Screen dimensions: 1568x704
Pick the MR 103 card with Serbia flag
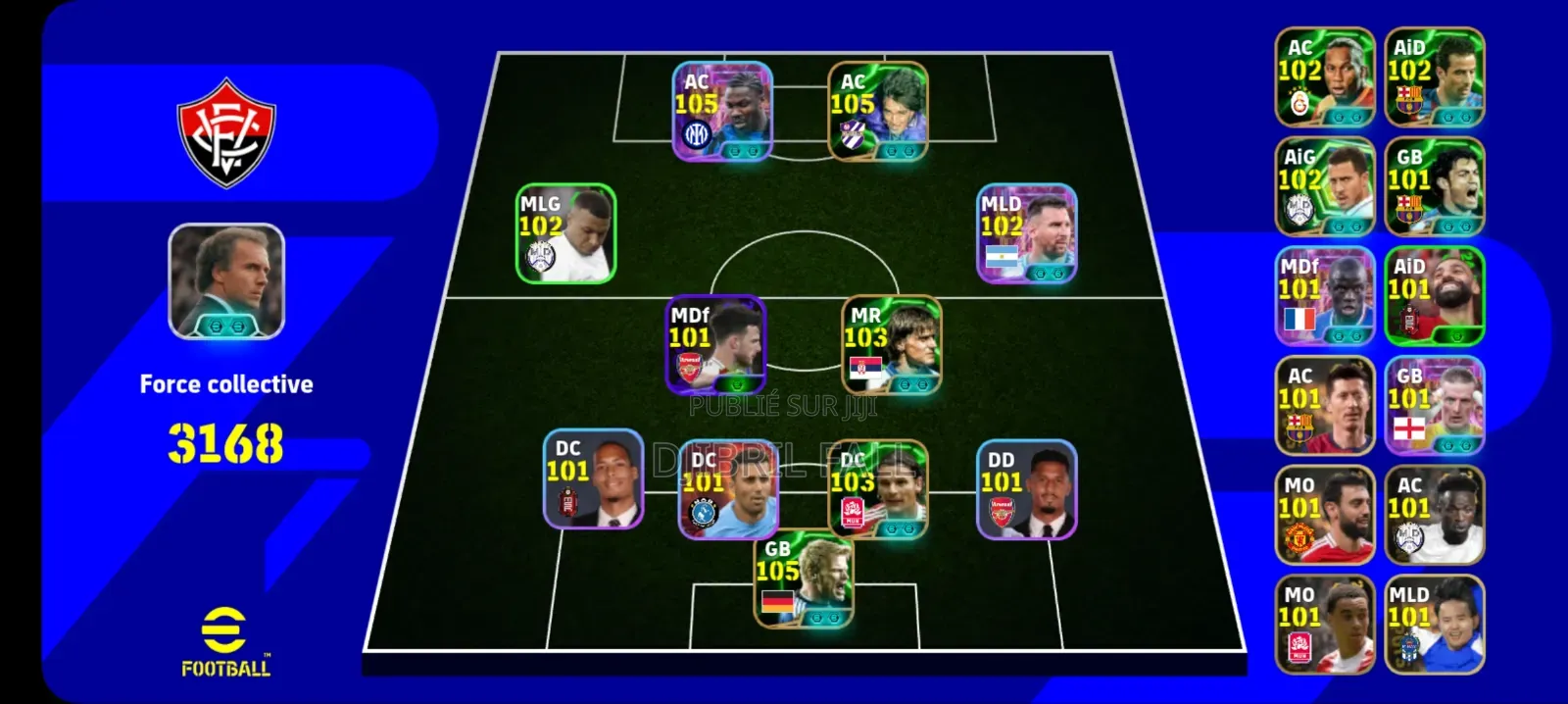click(891, 345)
